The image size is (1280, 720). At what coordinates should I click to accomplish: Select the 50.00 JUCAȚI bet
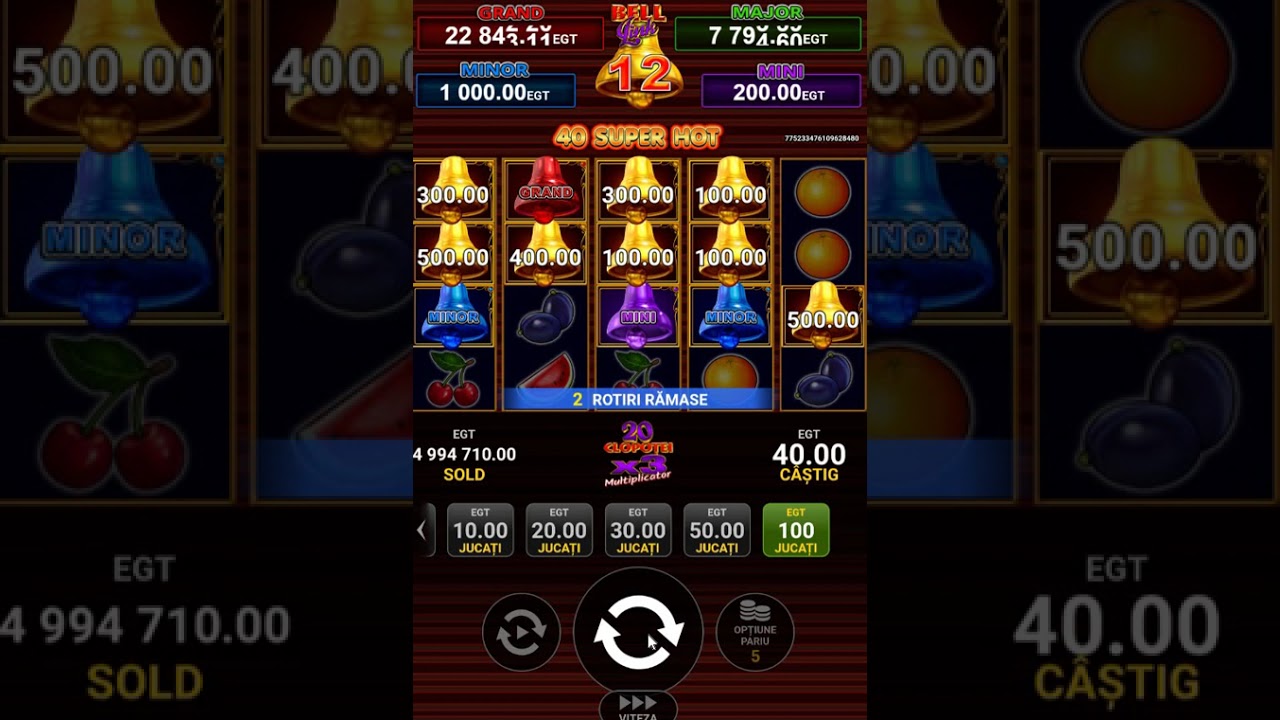pos(717,529)
